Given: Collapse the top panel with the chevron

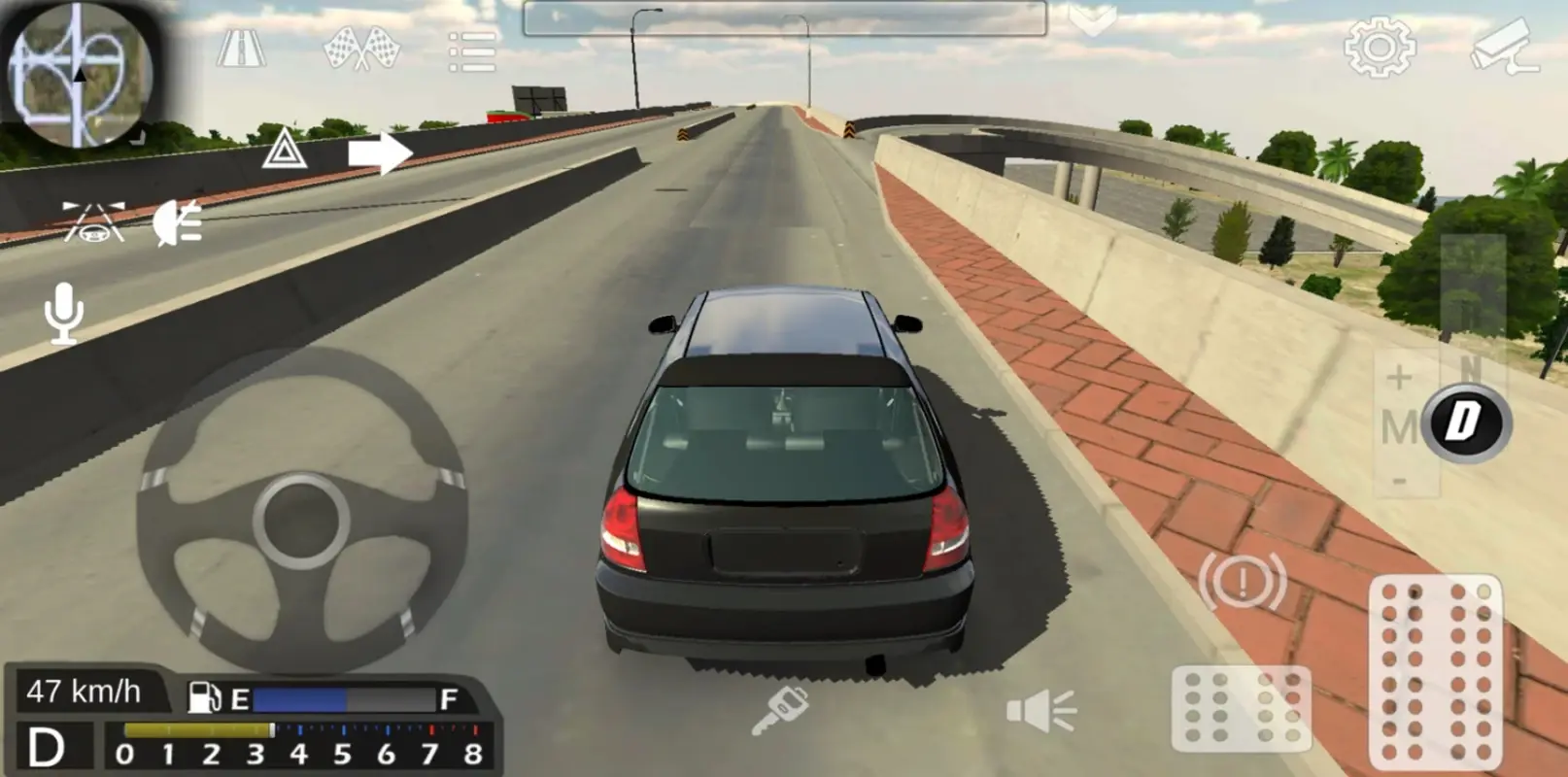Looking at the screenshot, I should tap(1092, 17).
